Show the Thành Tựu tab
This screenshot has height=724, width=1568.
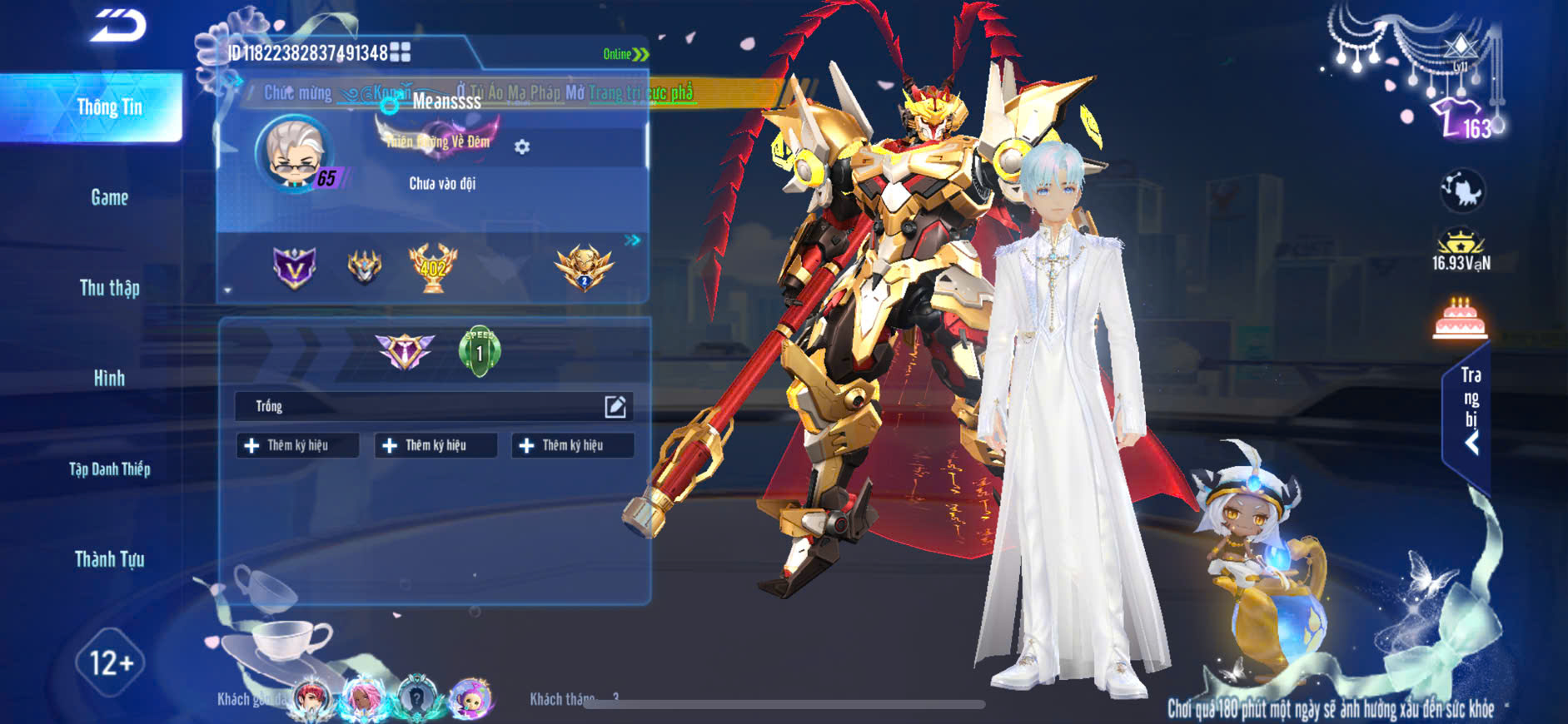(109, 559)
